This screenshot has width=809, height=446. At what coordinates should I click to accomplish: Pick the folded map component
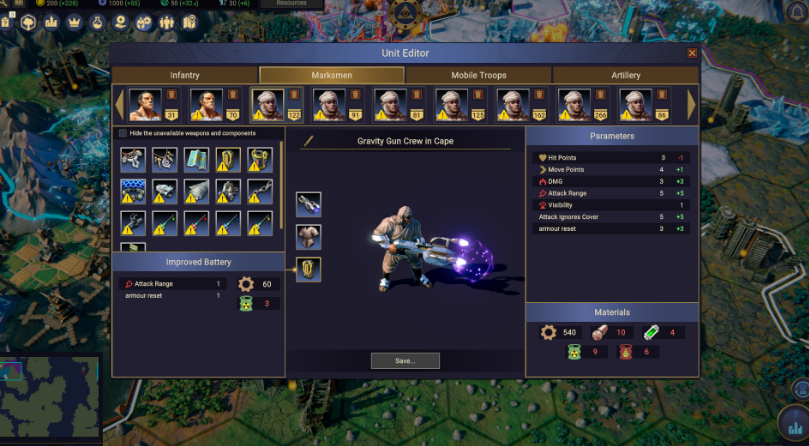point(197,158)
